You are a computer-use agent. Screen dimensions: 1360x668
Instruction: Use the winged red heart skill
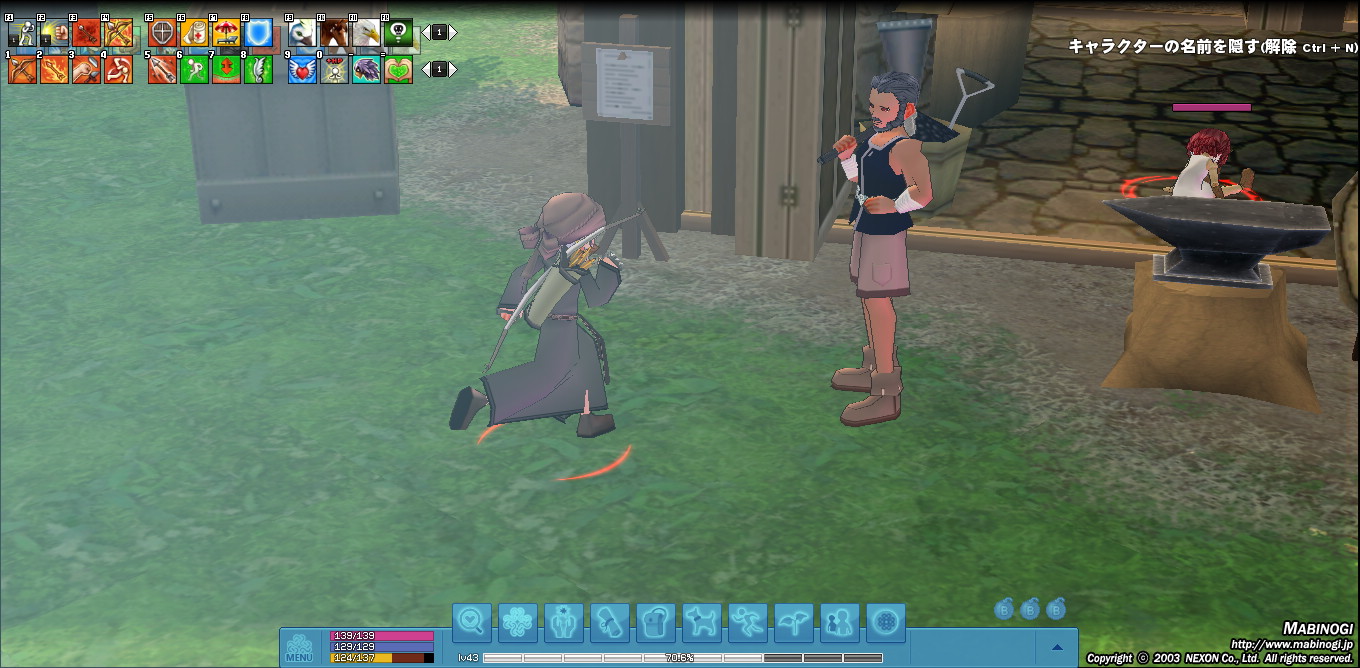[302, 69]
